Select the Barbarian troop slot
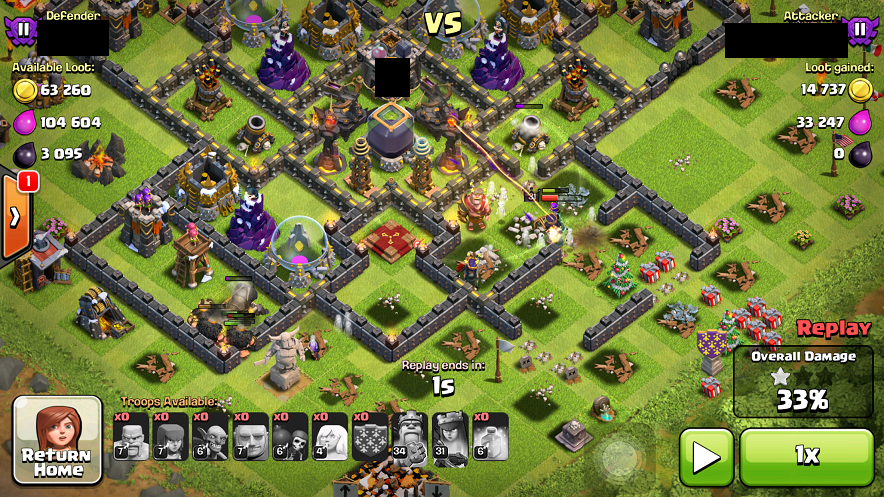 (x=131, y=437)
